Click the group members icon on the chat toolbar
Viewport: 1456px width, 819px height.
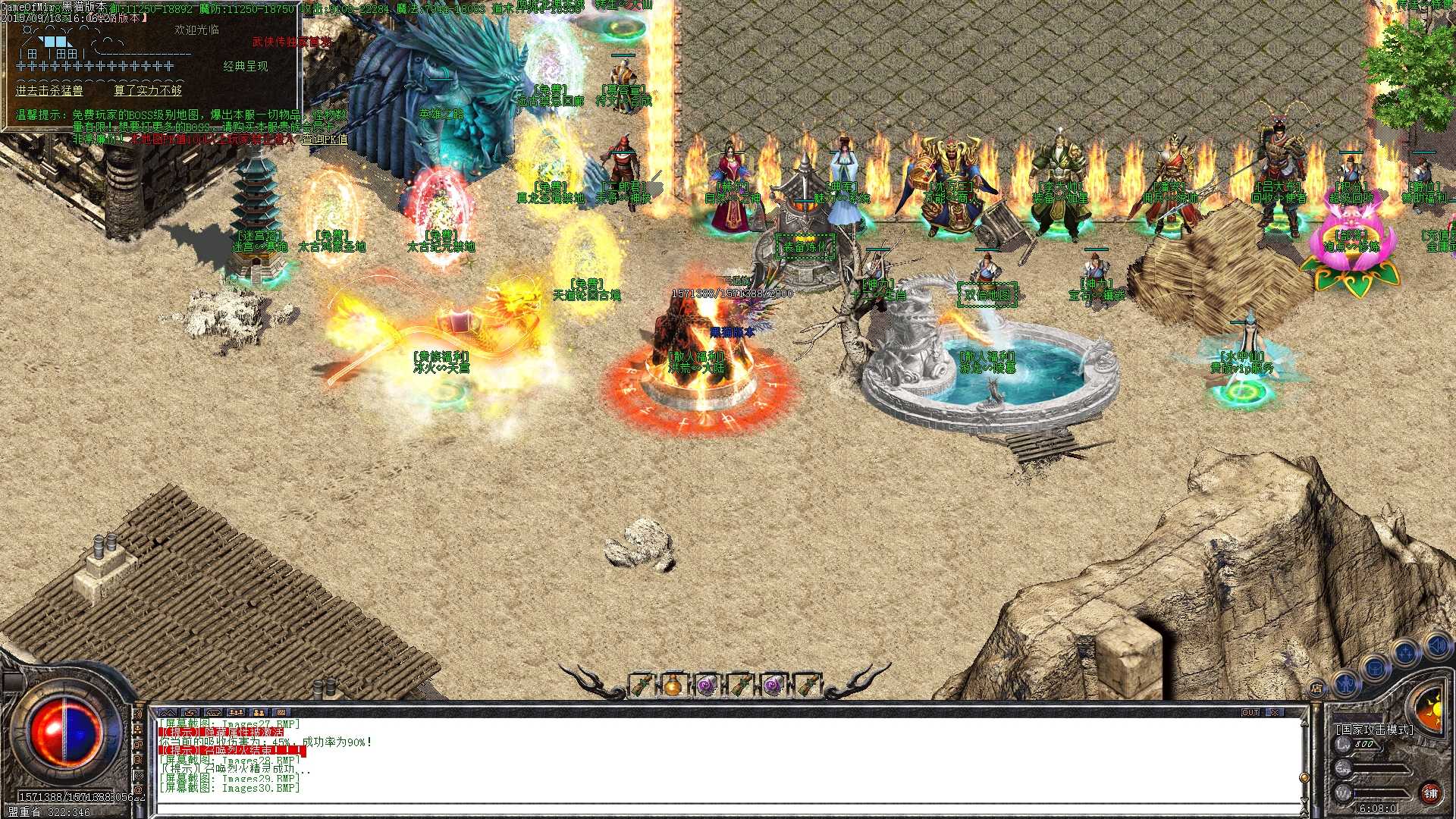coord(237,712)
